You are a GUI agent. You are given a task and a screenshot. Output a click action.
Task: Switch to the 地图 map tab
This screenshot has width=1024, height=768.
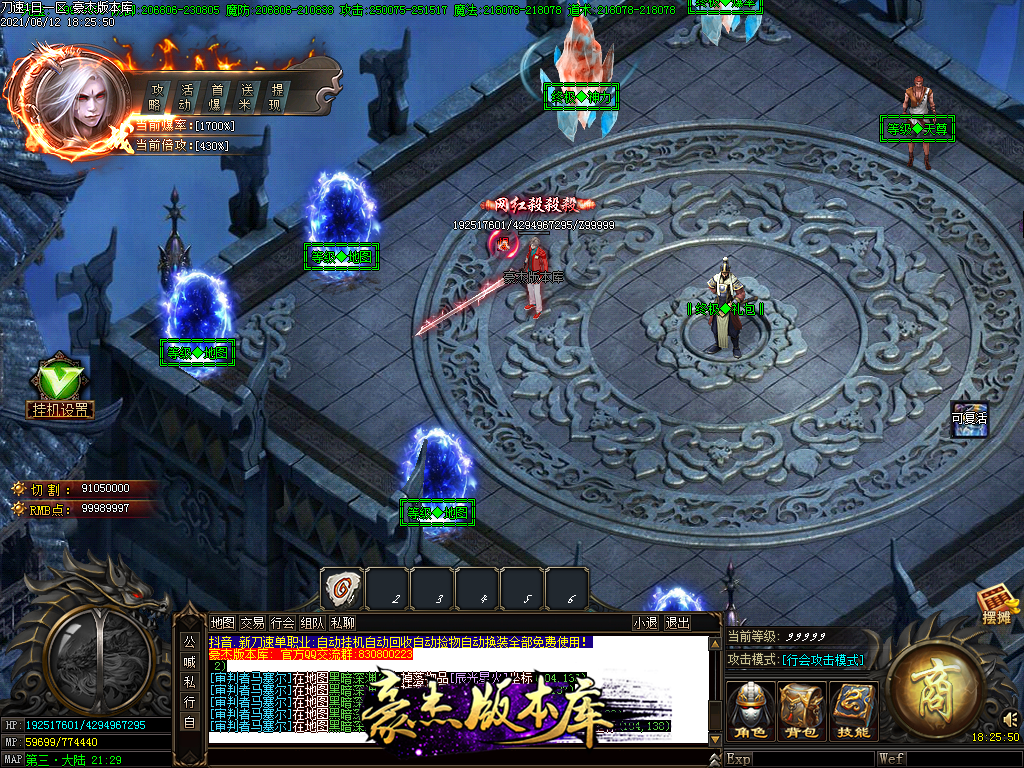tap(223, 622)
